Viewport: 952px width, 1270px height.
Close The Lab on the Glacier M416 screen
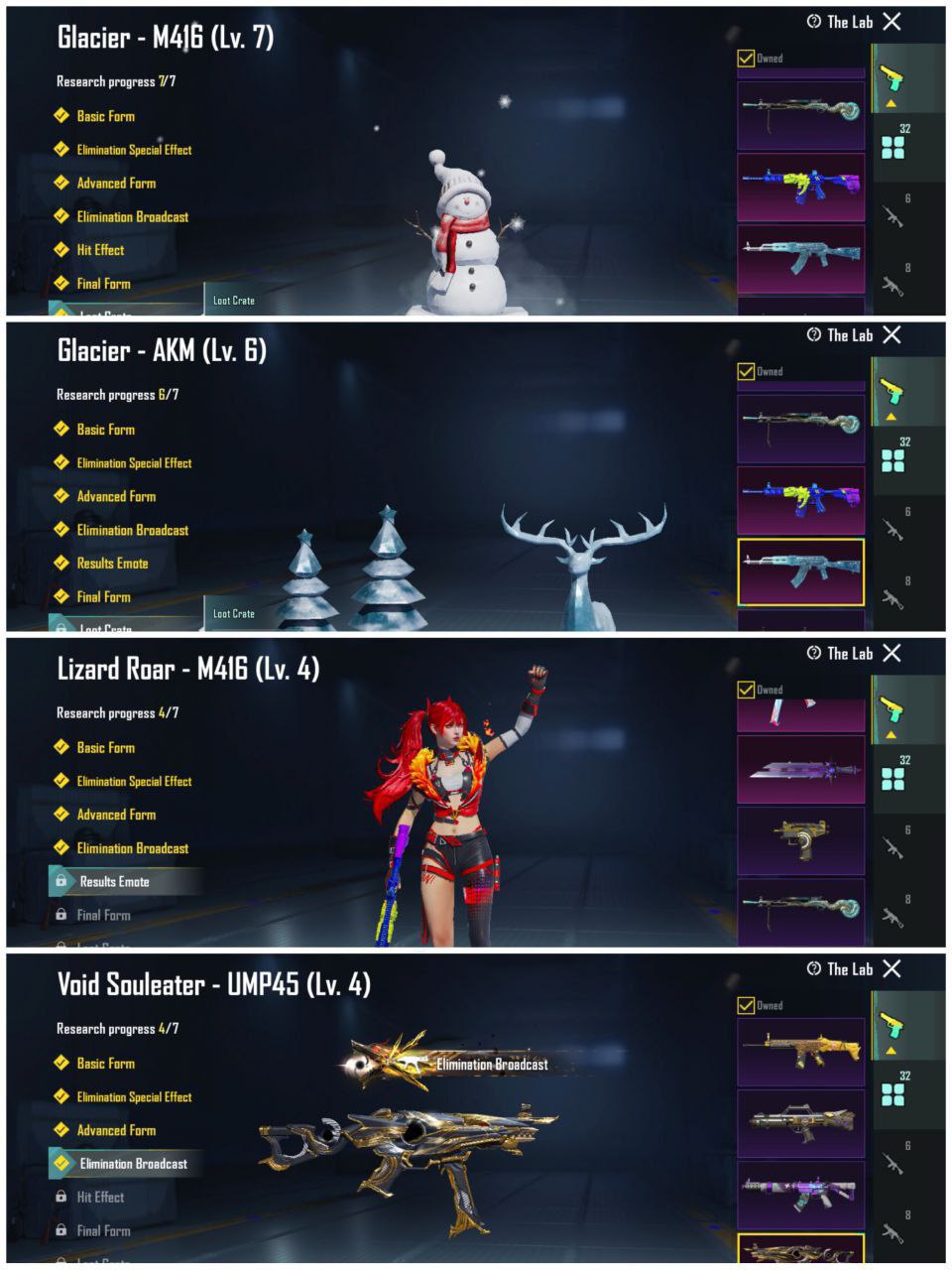(x=892, y=22)
